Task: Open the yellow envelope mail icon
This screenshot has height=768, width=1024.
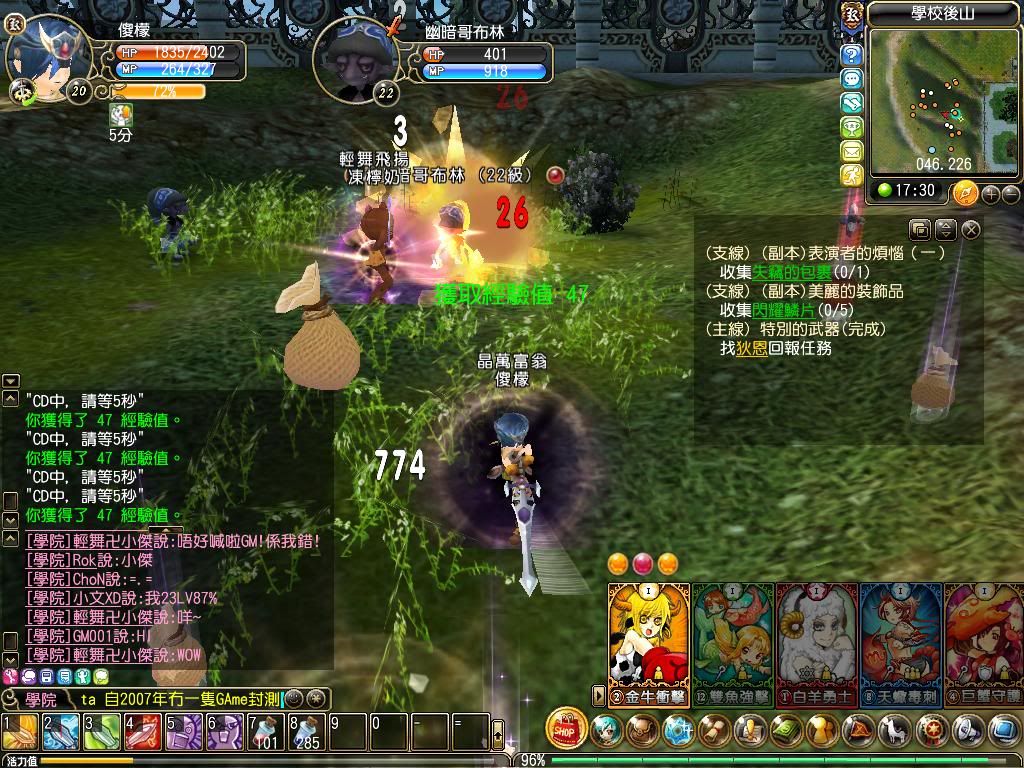Action: pyautogui.click(x=852, y=151)
